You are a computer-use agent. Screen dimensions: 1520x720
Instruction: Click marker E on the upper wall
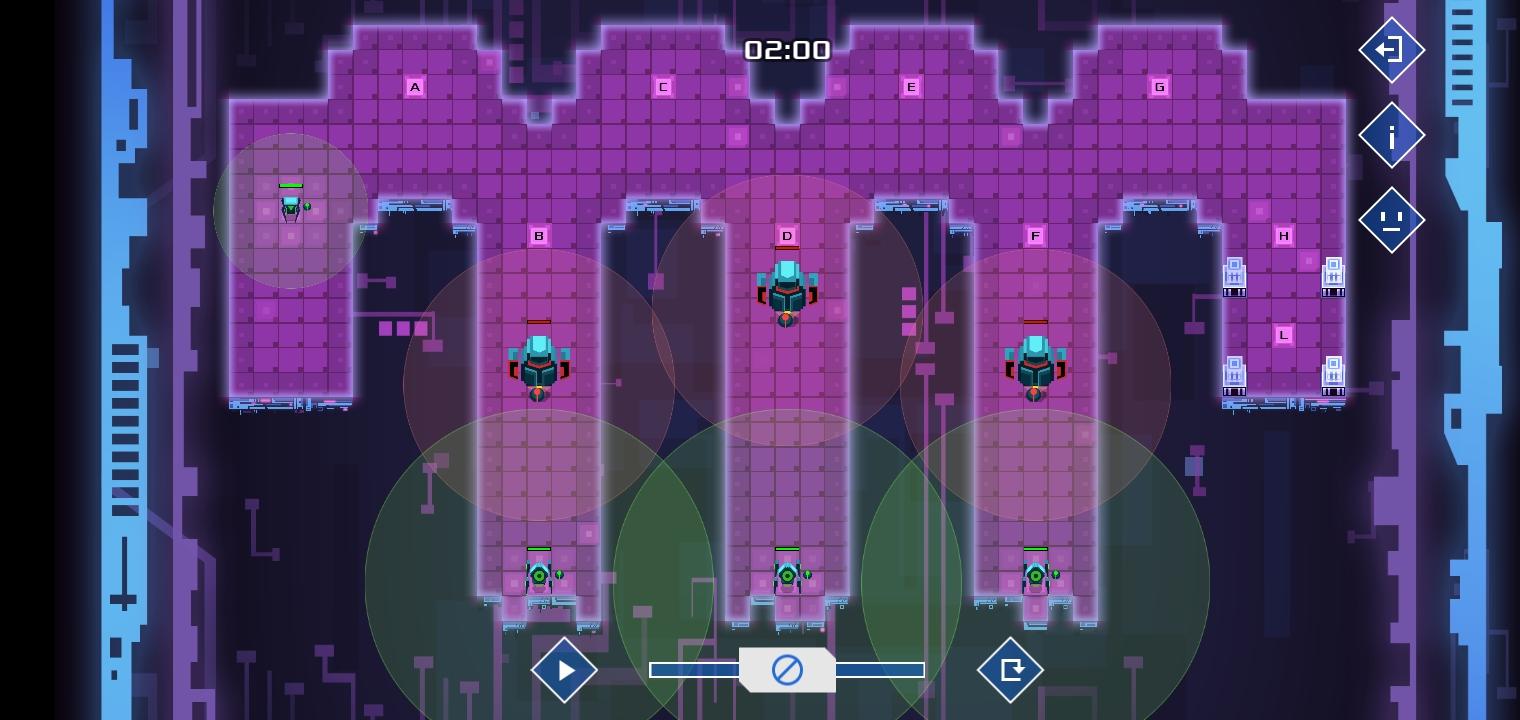911,87
